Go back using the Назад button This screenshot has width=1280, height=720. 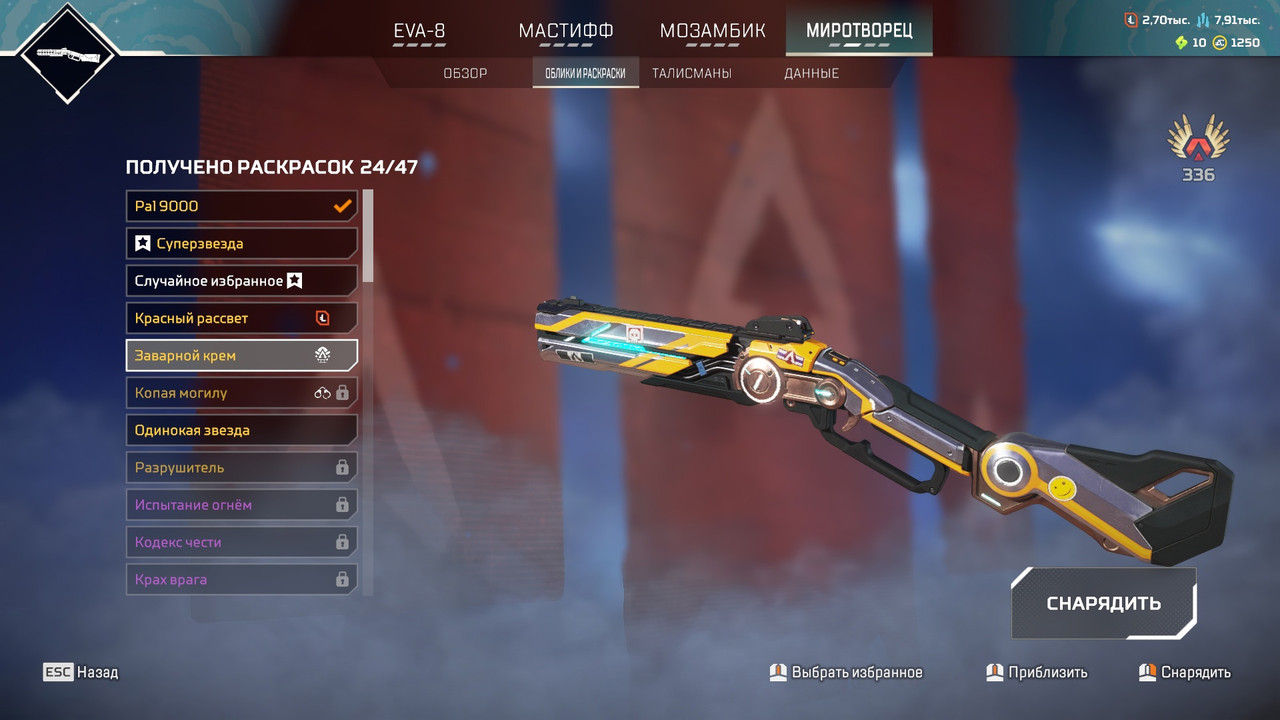coord(81,672)
